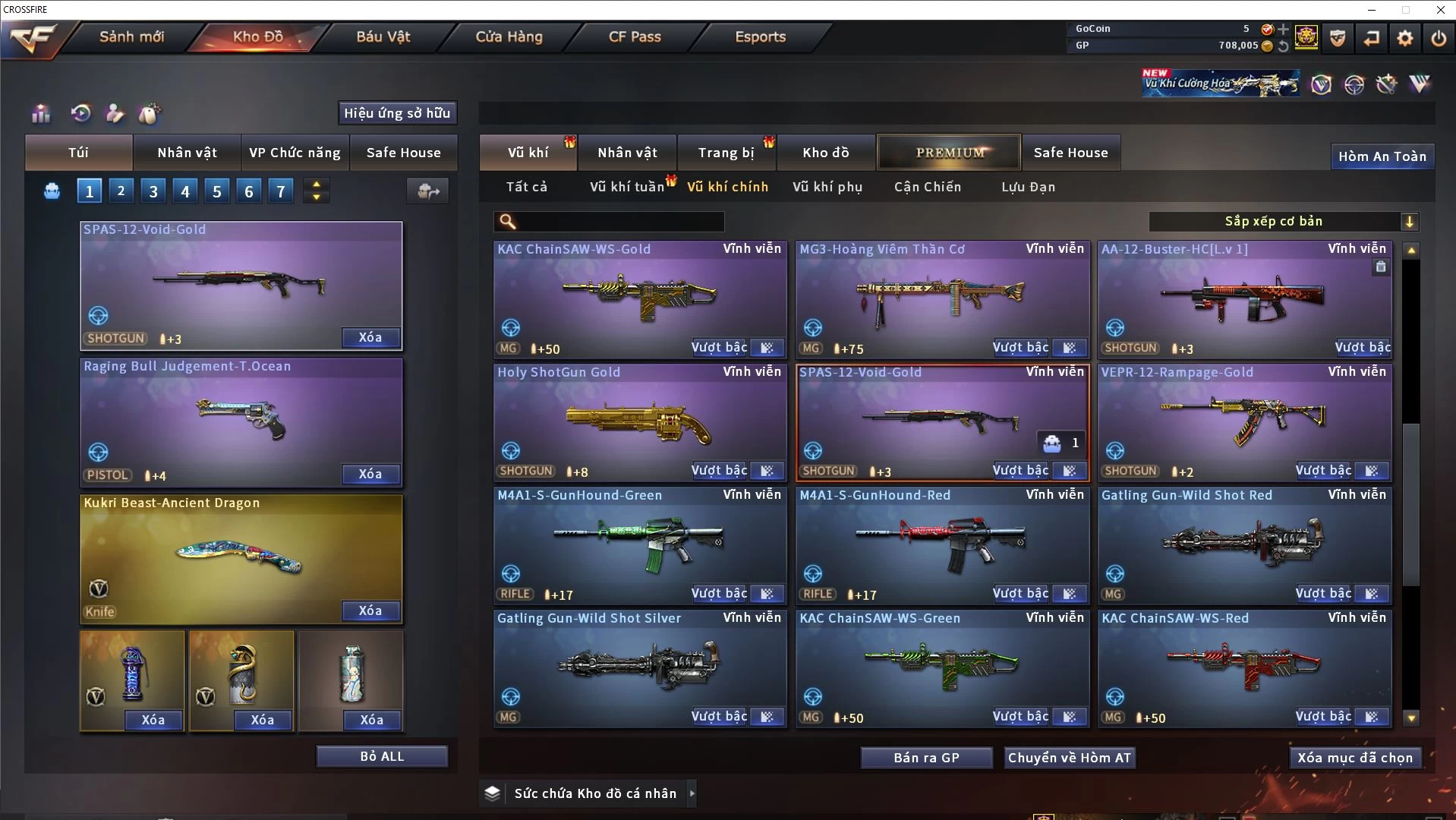Focus the weapon search field

click(x=619, y=222)
